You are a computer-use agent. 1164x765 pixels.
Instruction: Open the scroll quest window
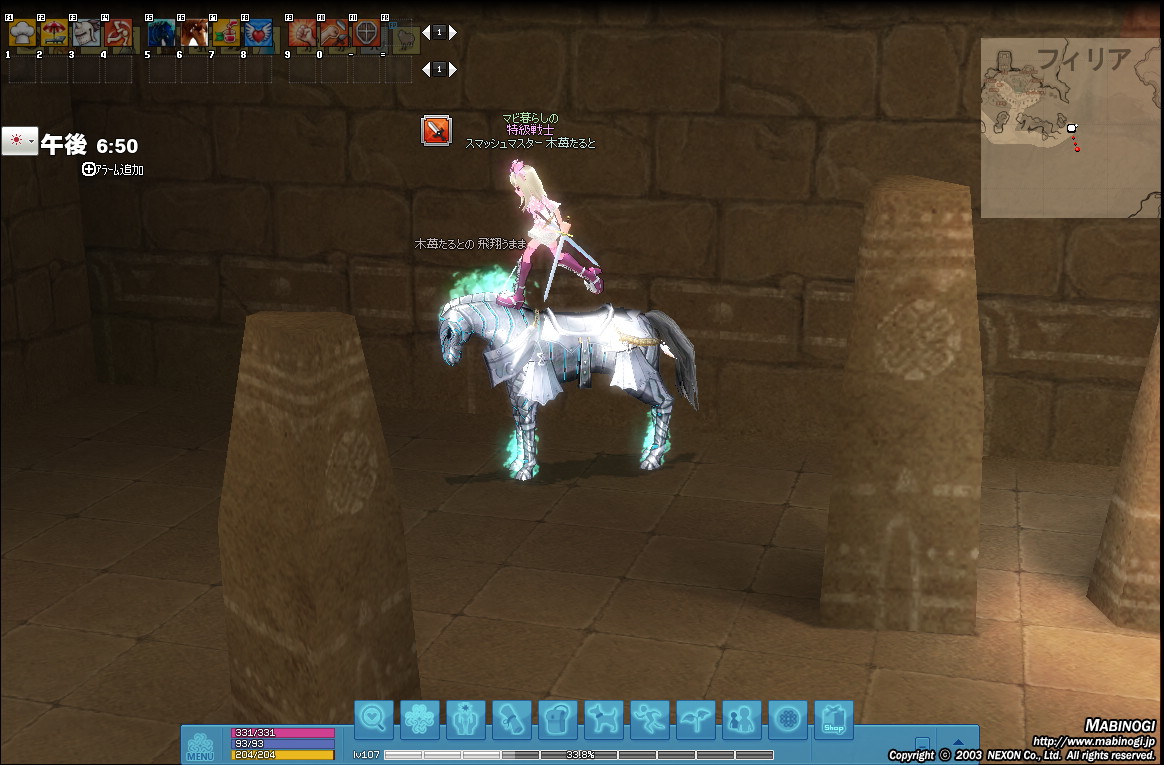click(x=512, y=718)
